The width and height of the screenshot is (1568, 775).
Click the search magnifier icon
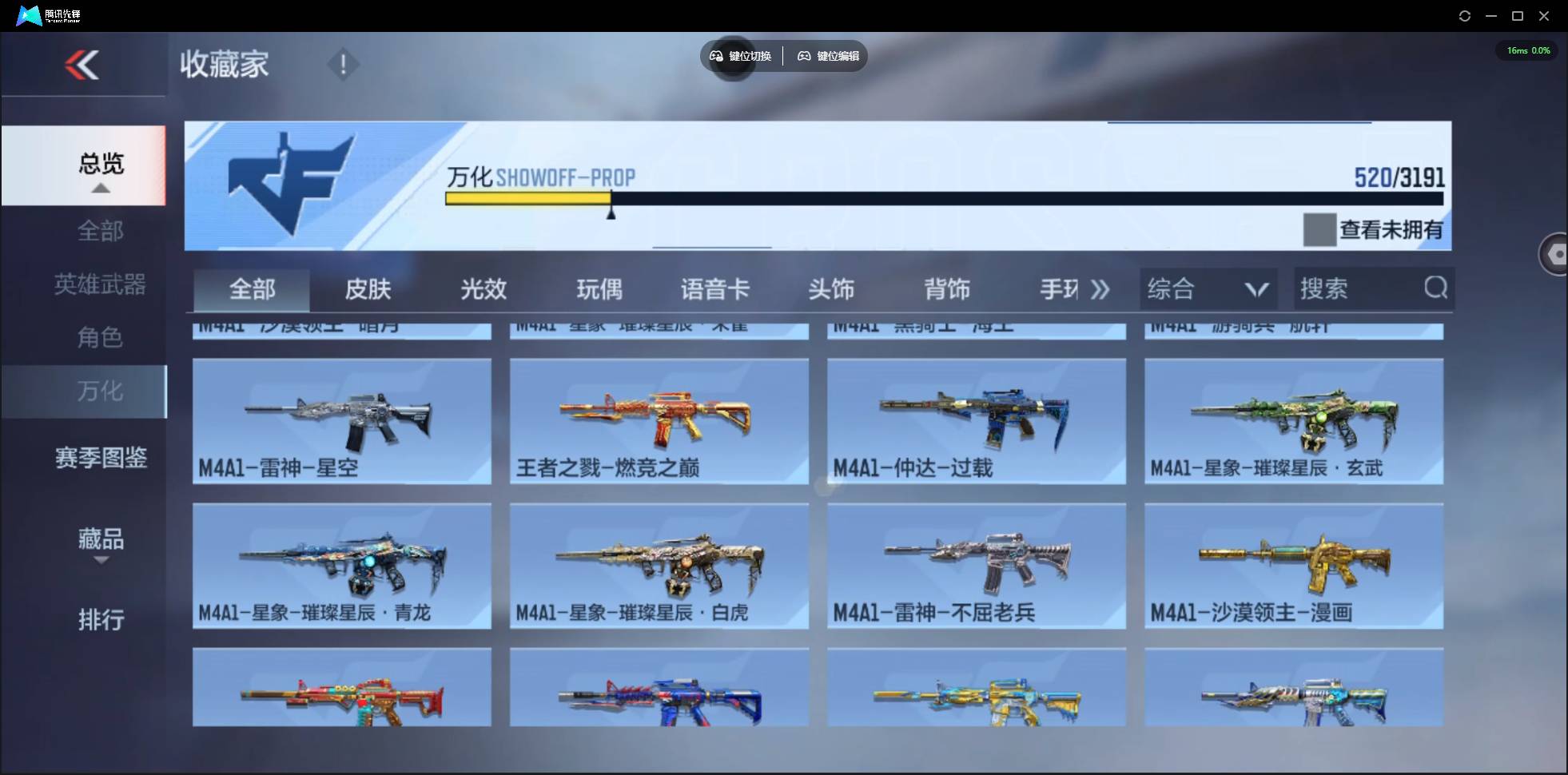(x=1436, y=289)
